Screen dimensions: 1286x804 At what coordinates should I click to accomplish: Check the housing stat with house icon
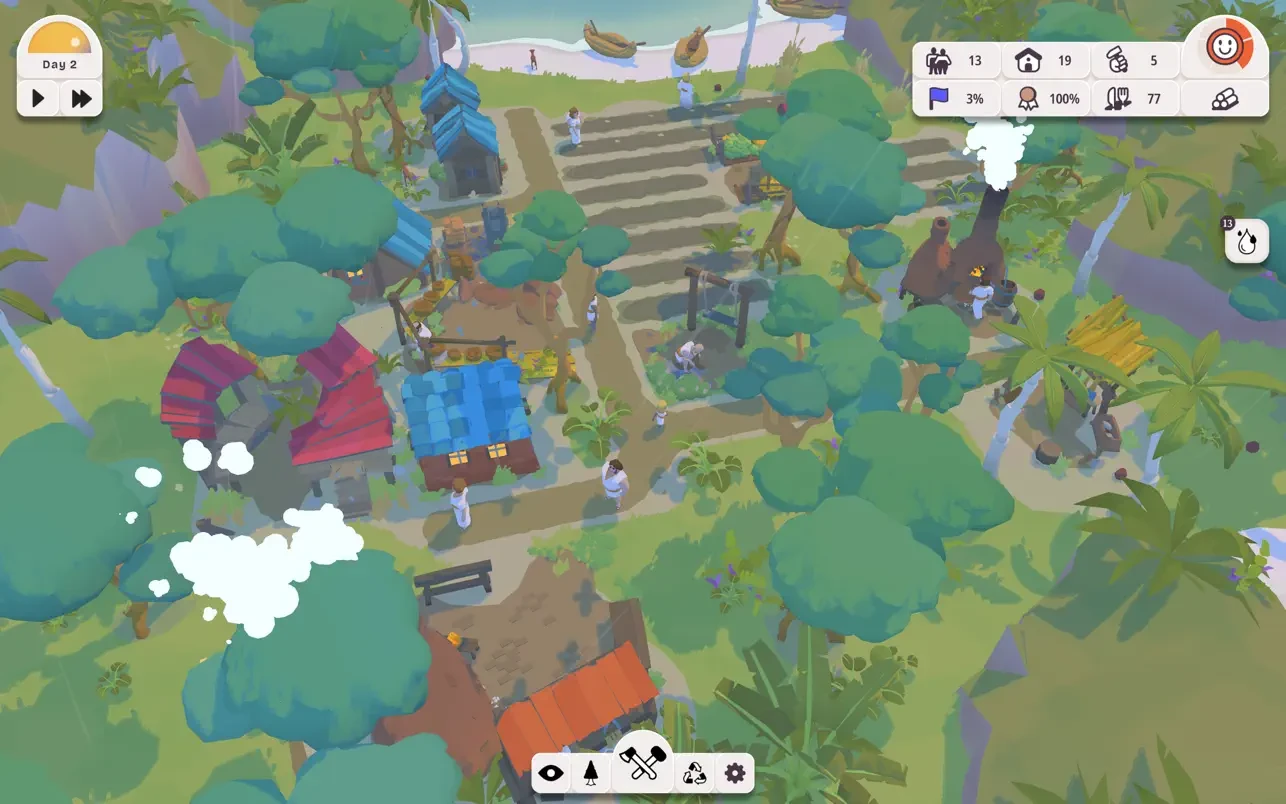pos(1045,61)
